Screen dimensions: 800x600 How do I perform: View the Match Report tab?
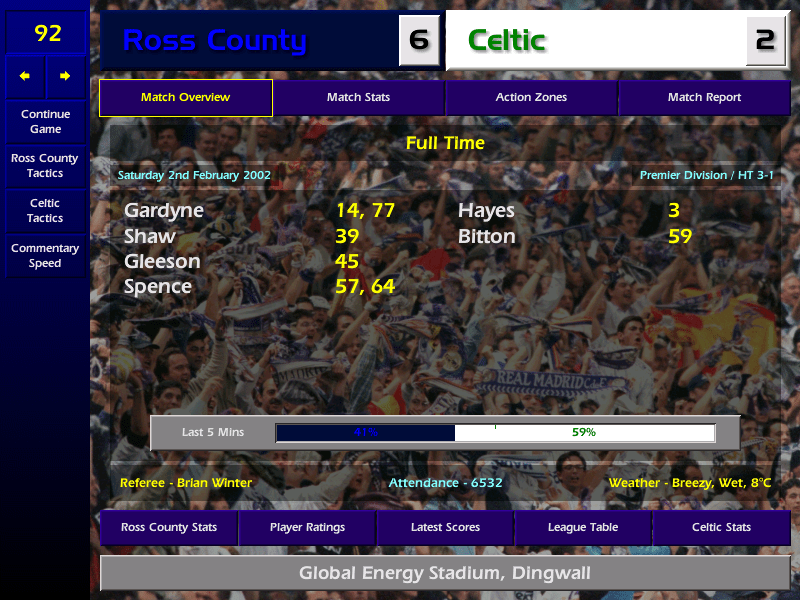click(704, 98)
